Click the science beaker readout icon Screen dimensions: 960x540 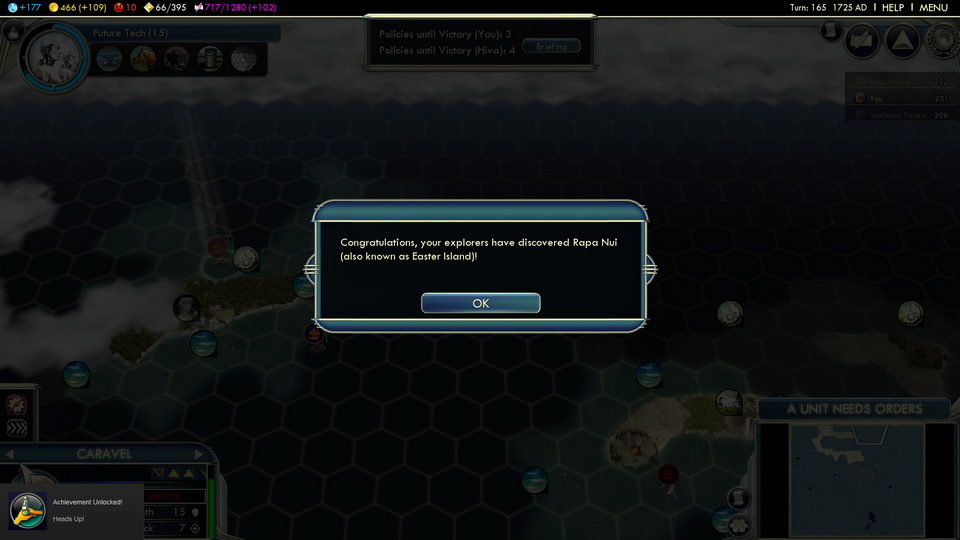[8, 7]
